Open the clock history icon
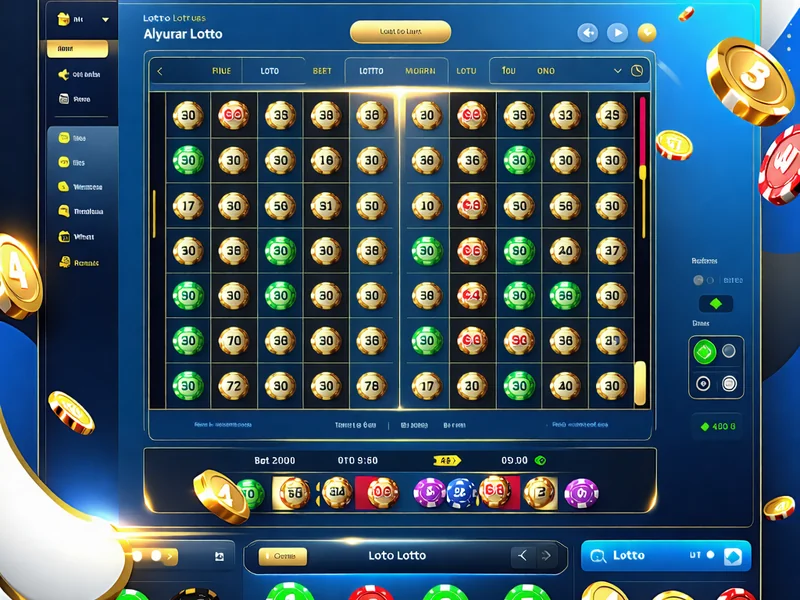The height and width of the screenshot is (600, 800). point(637,71)
